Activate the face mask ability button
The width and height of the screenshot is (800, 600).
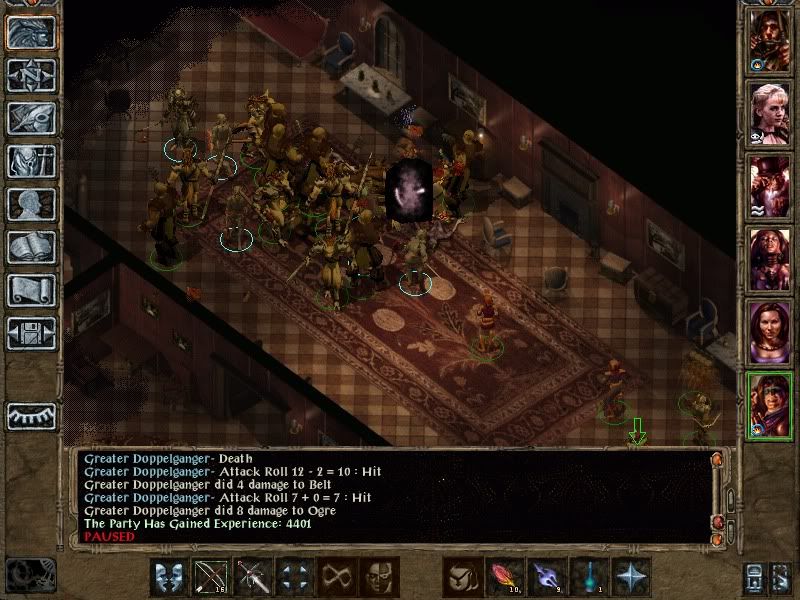pyautogui.click(x=379, y=577)
